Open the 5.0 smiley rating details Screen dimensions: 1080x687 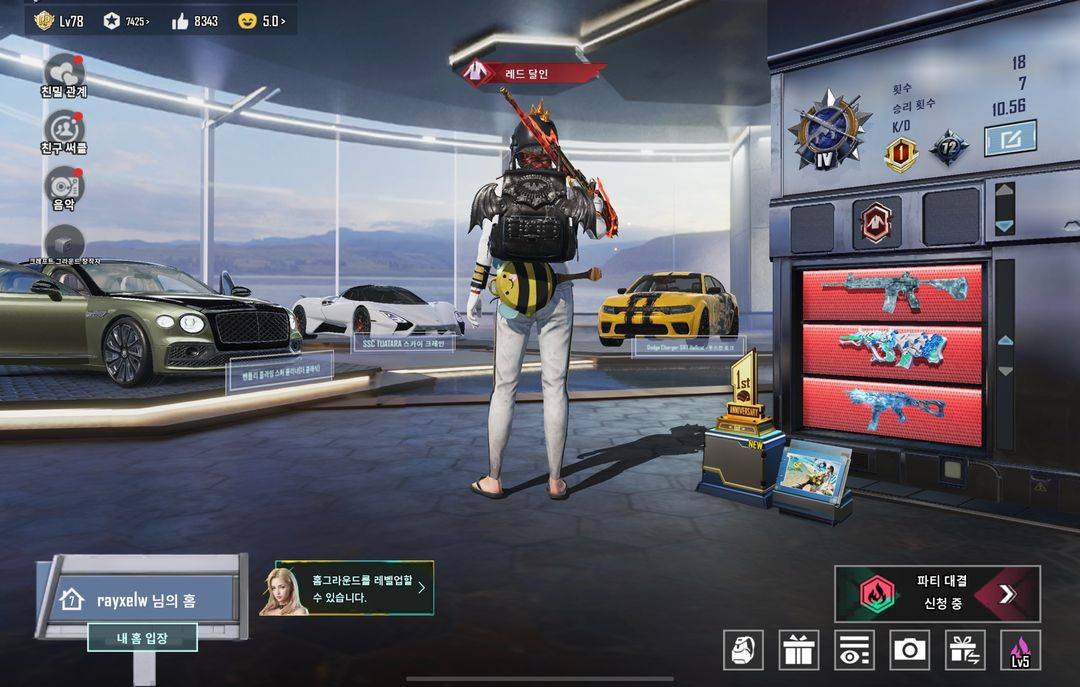(262, 20)
